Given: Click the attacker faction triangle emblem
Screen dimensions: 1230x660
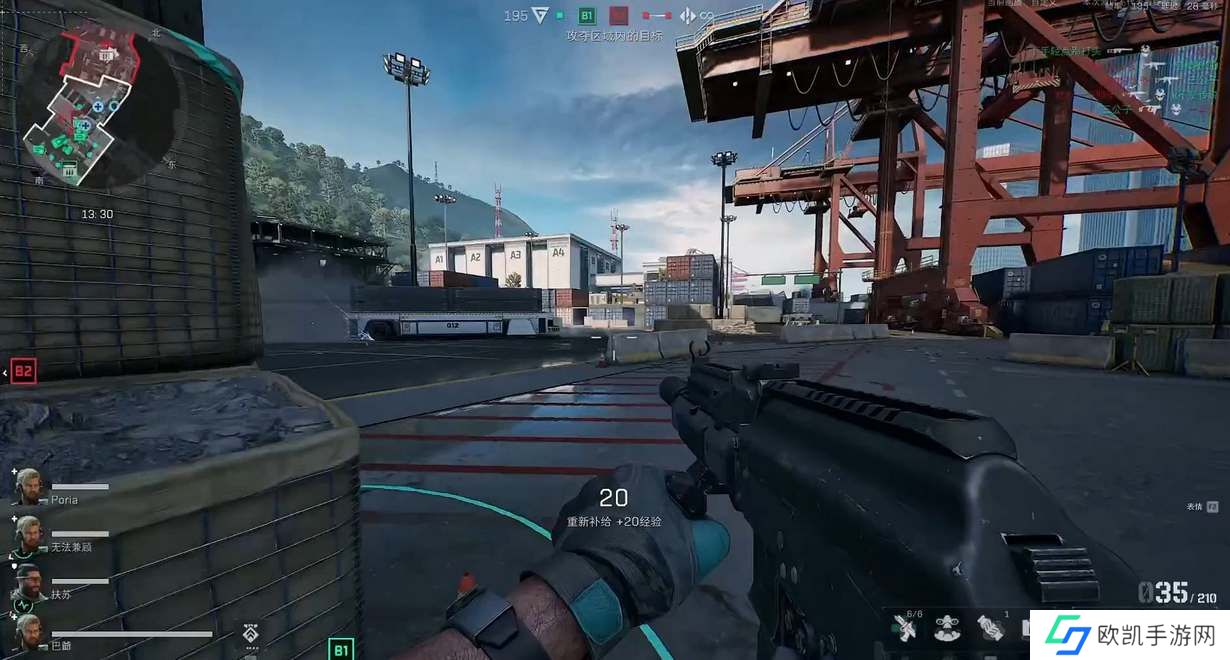Looking at the screenshot, I should pos(540,15).
